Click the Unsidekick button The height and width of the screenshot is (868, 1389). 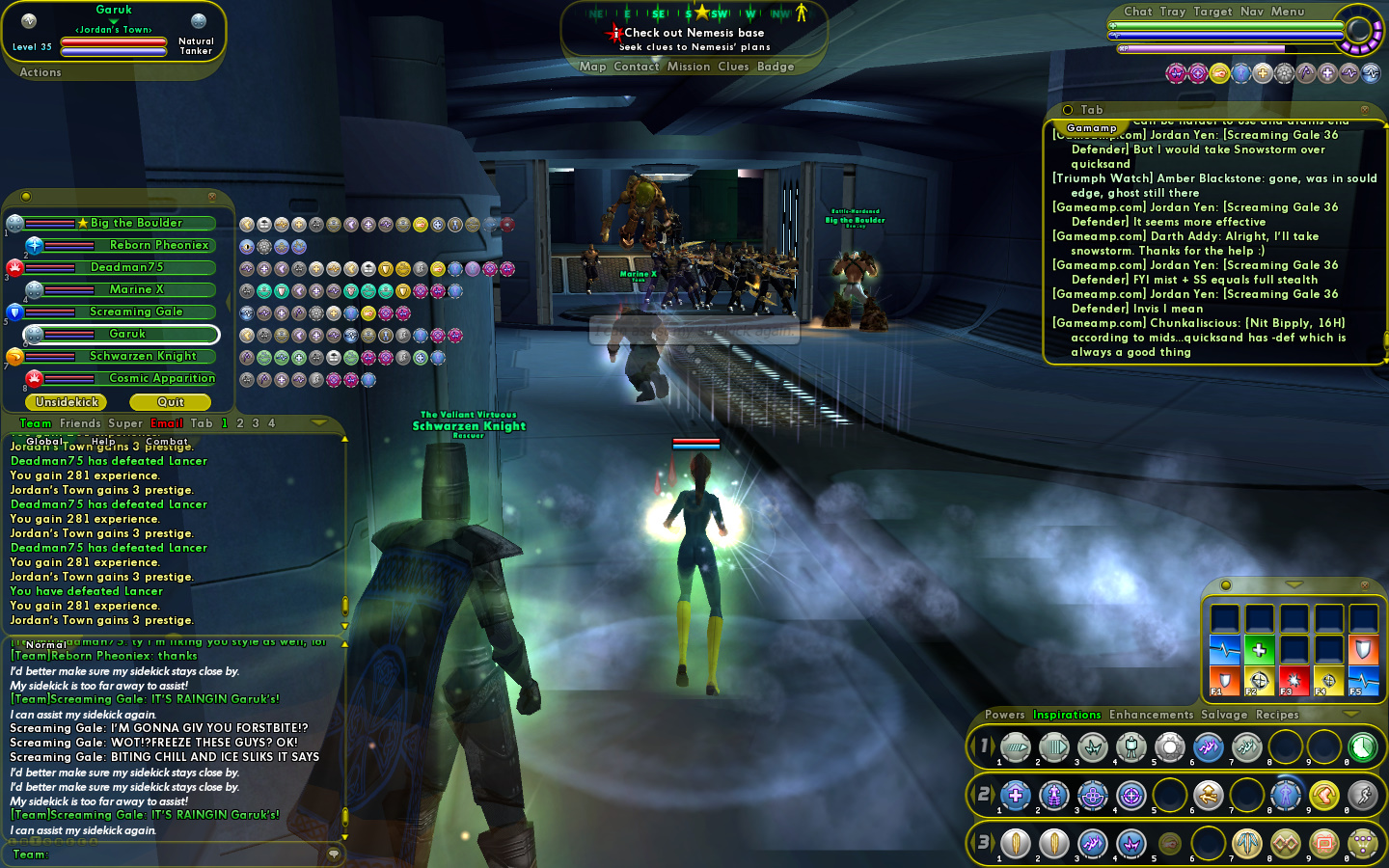67,402
